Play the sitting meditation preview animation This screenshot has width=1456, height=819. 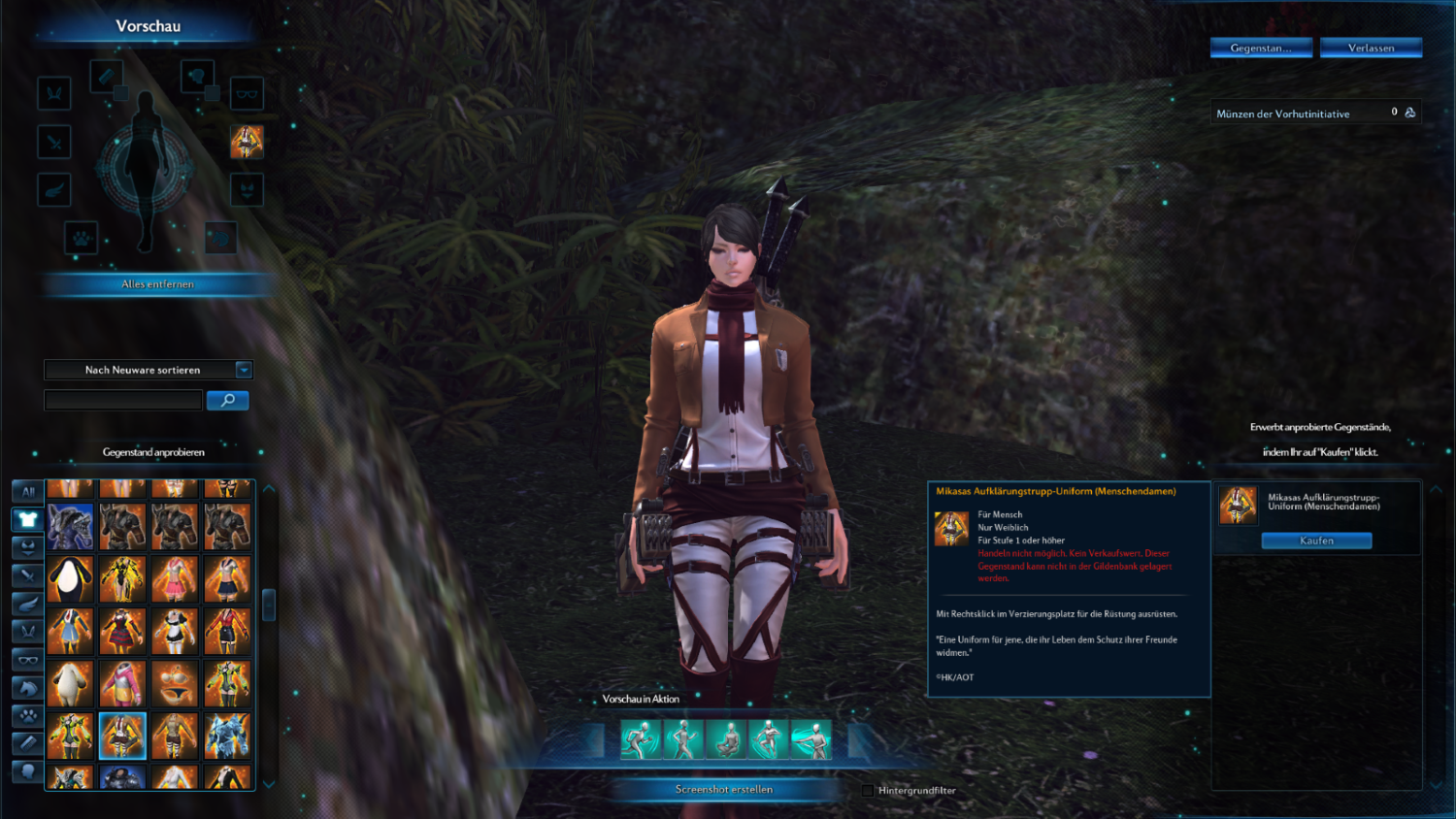[x=725, y=739]
